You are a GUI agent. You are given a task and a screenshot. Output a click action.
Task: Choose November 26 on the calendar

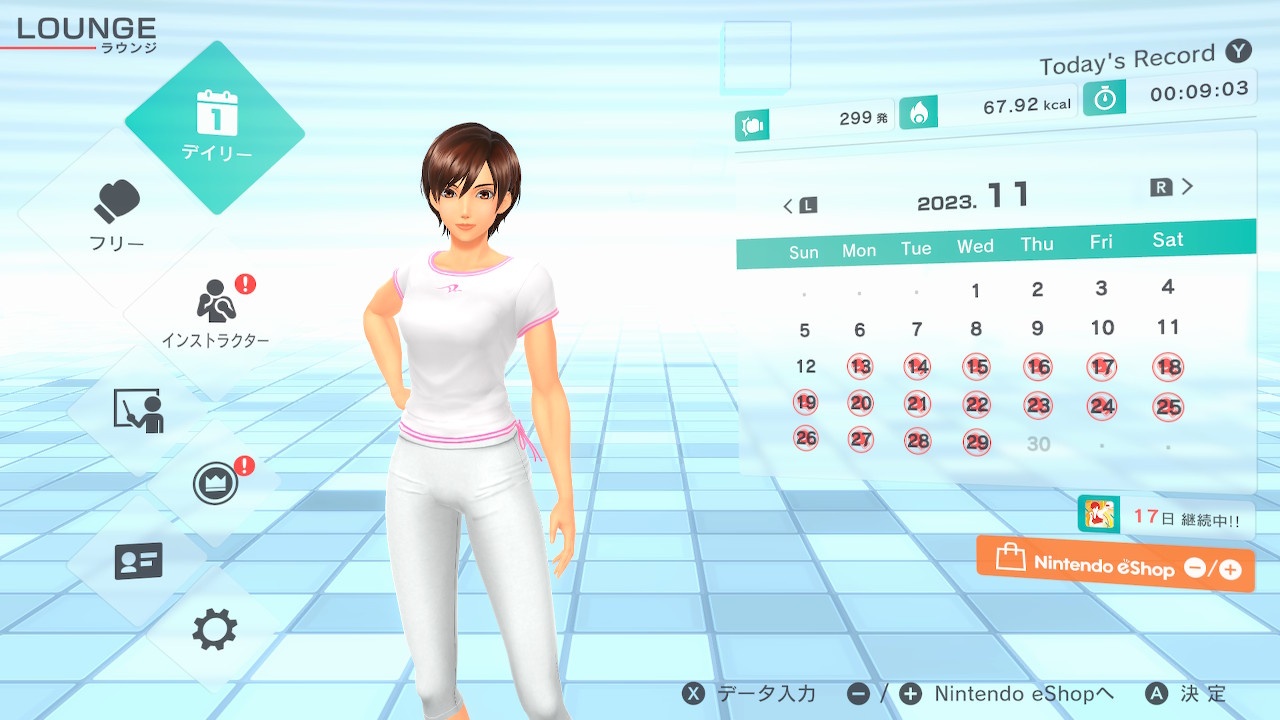tap(806, 438)
